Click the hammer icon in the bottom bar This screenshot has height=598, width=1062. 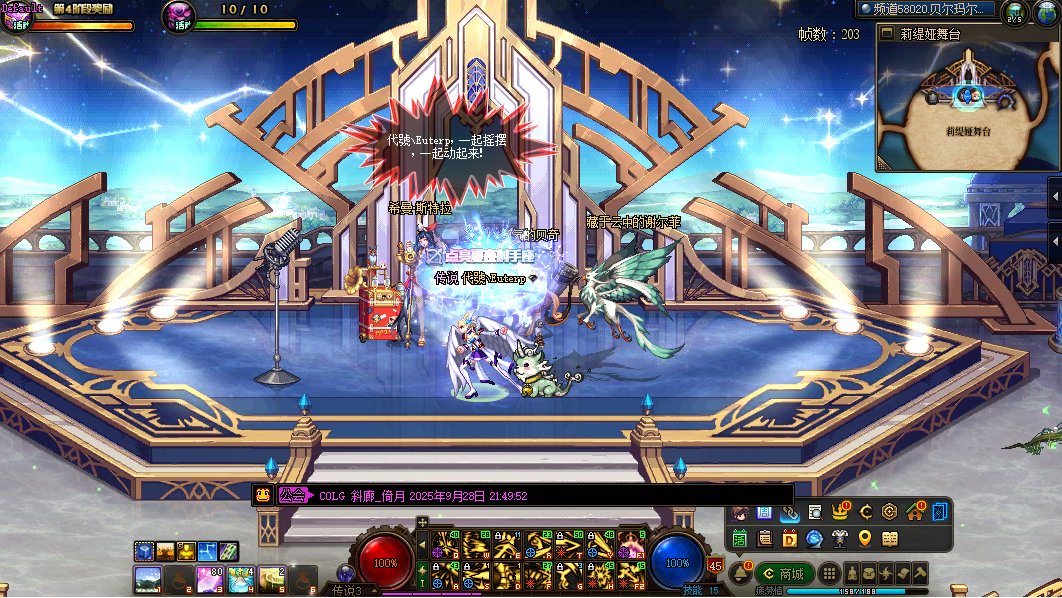click(920, 573)
